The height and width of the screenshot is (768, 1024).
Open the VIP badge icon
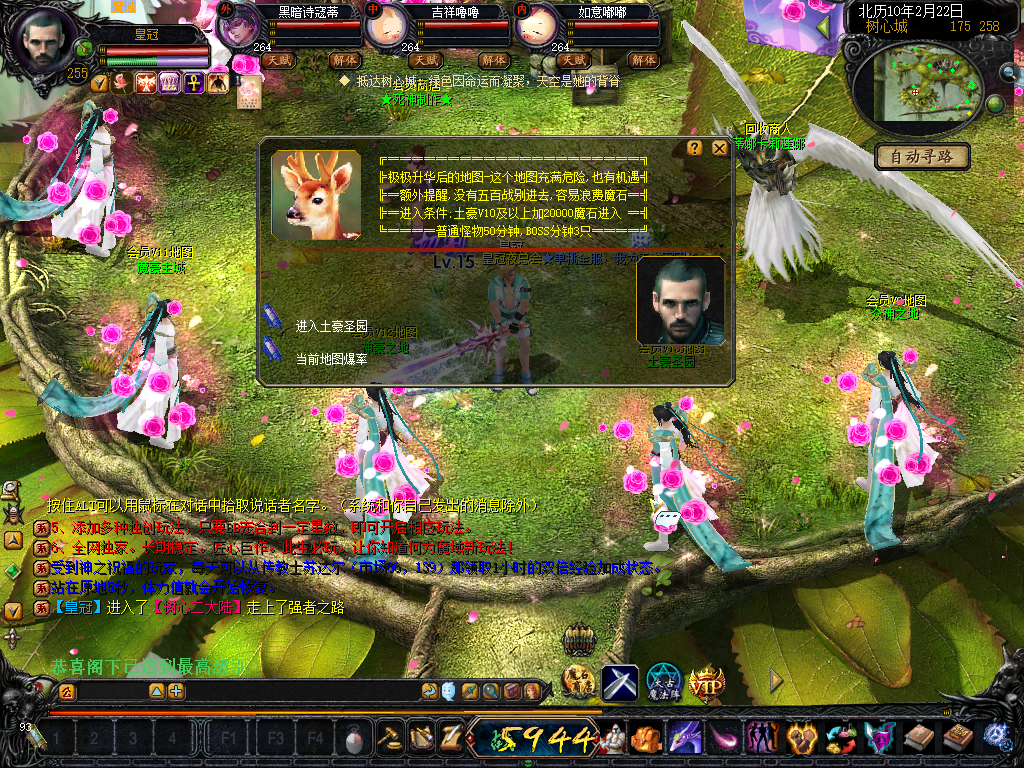(706, 682)
